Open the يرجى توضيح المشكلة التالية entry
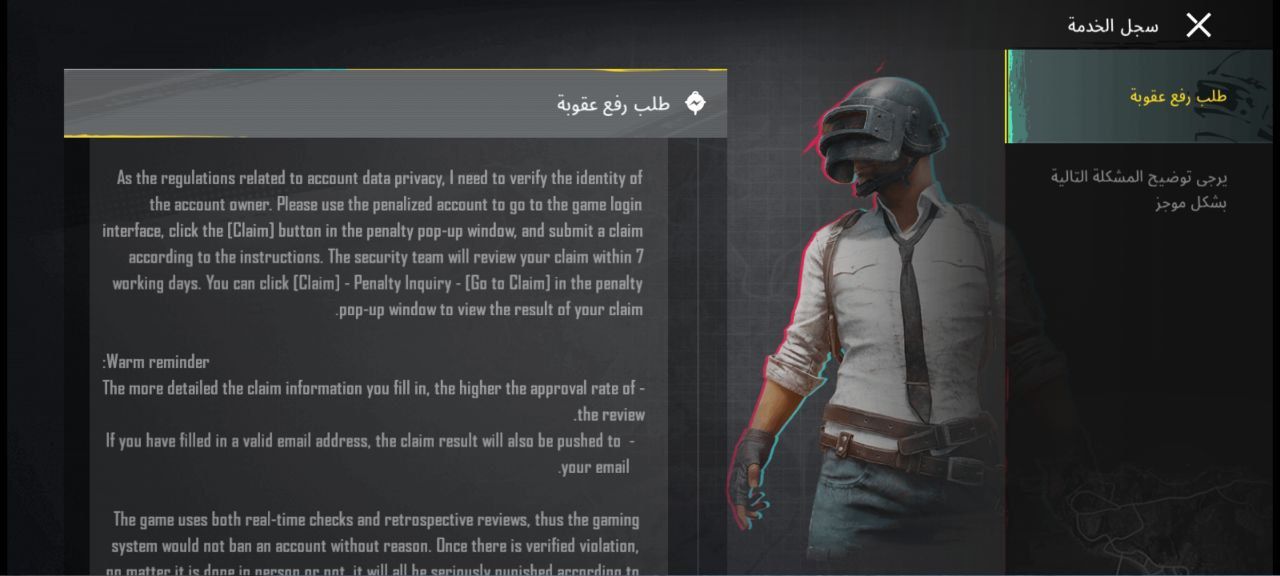The height and width of the screenshot is (576, 1280). pyautogui.click(x=1140, y=190)
